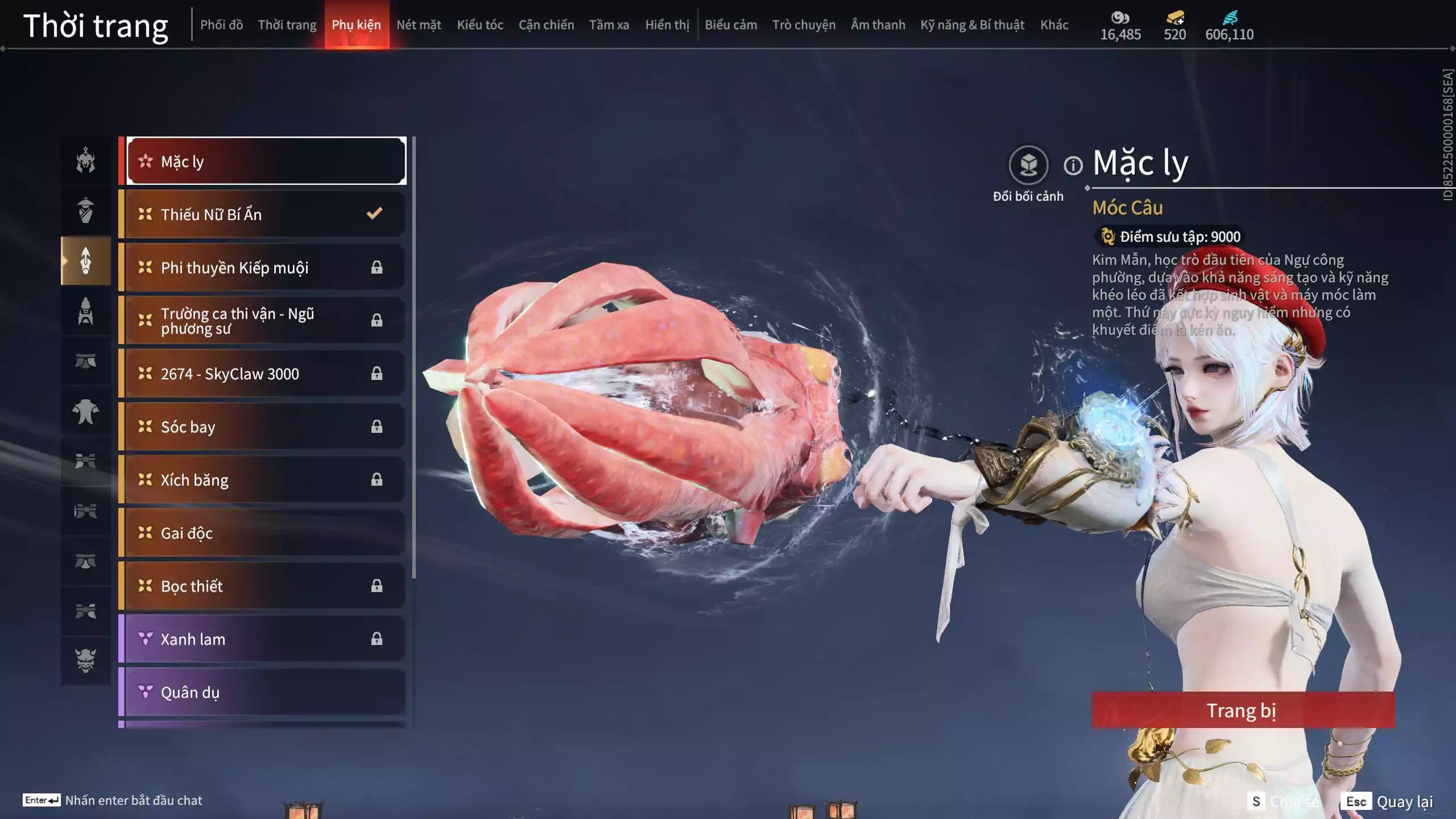Pick the 2674 - SkyClaw 3000 item
The image size is (1456, 819).
pos(265,374)
